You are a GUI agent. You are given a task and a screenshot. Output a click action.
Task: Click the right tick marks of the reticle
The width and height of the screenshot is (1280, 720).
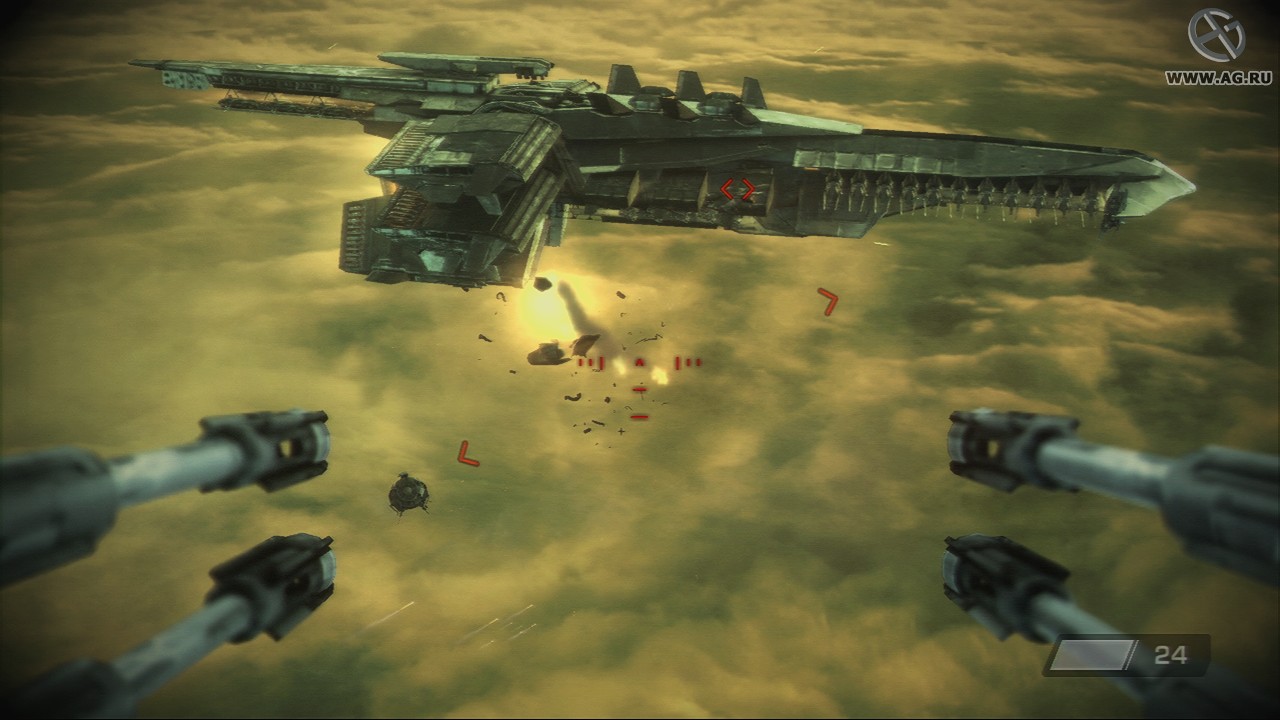pos(689,363)
